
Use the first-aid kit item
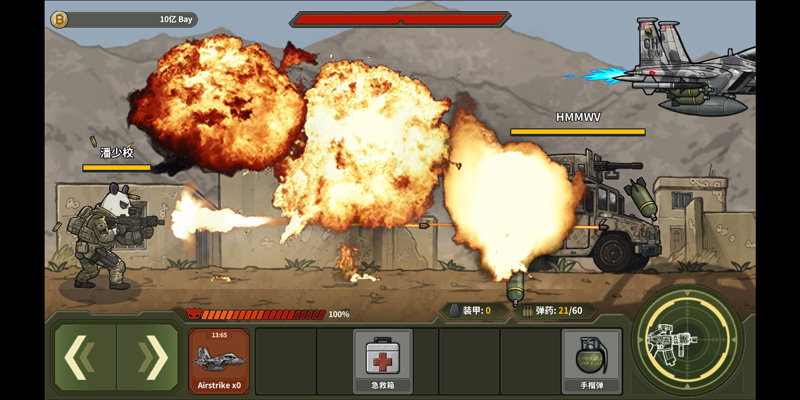click(382, 360)
